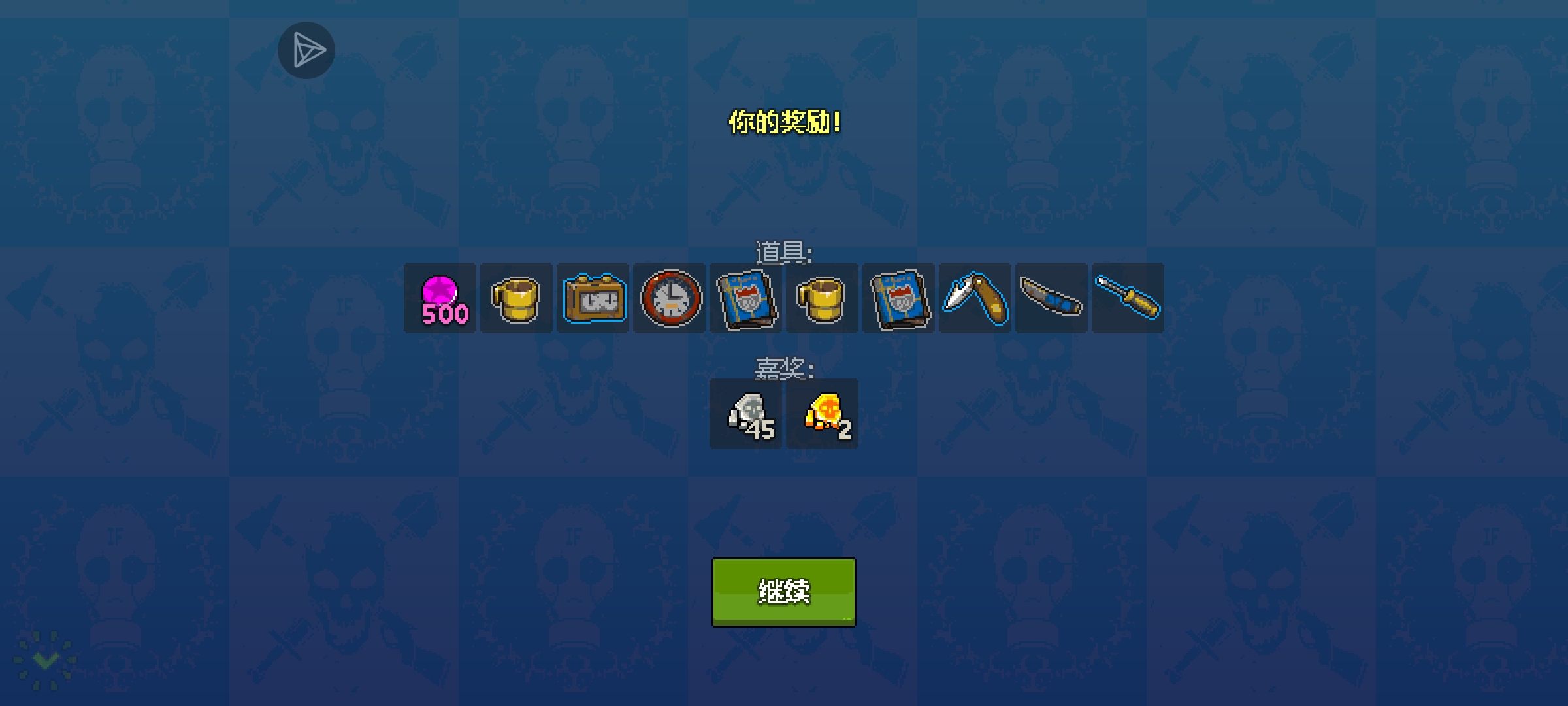The width and height of the screenshot is (1568, 706).
Task: Select the blue-handled machete reward icon
Action: 1051,298
